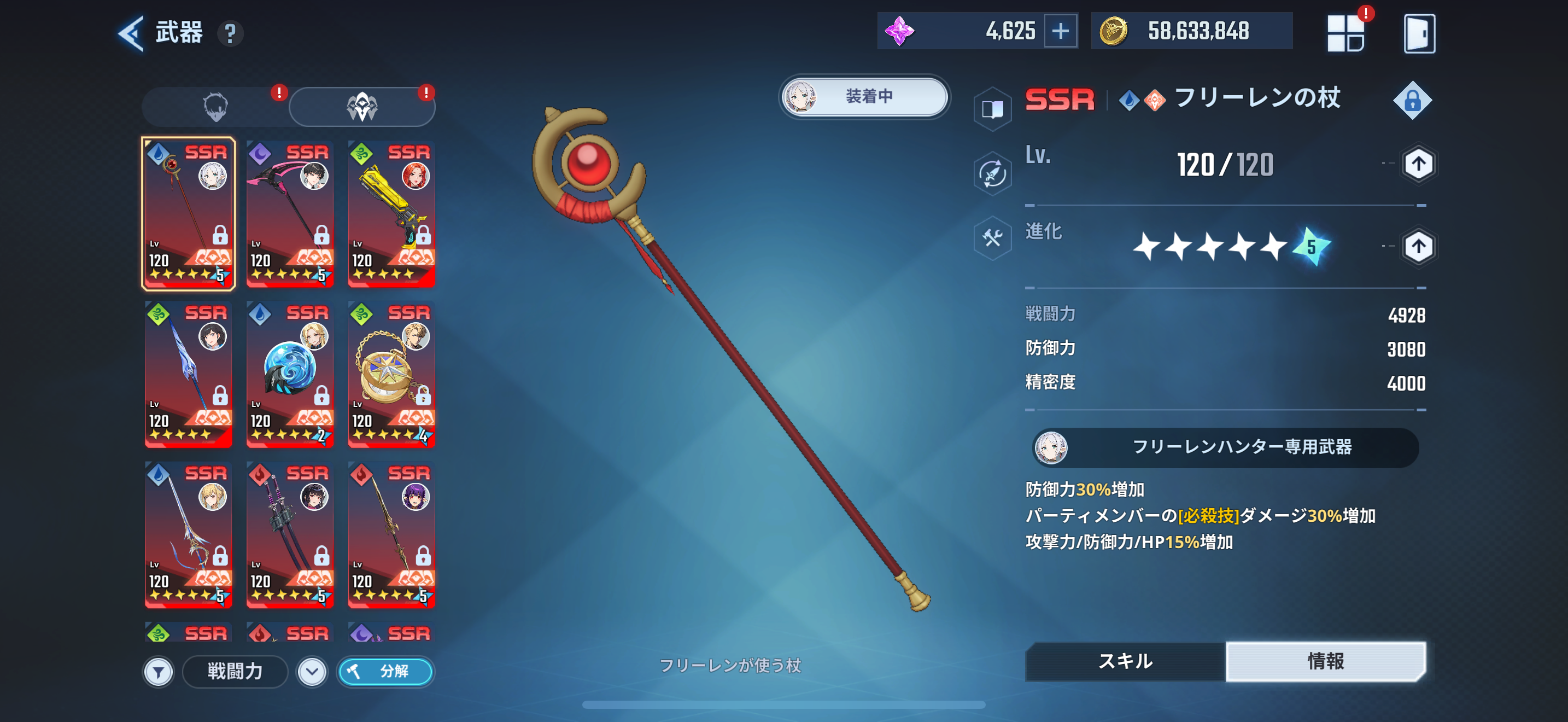Add more purple gems with plus button
The width and height of the screenshot is (1568, 722).
(1060, 31)
